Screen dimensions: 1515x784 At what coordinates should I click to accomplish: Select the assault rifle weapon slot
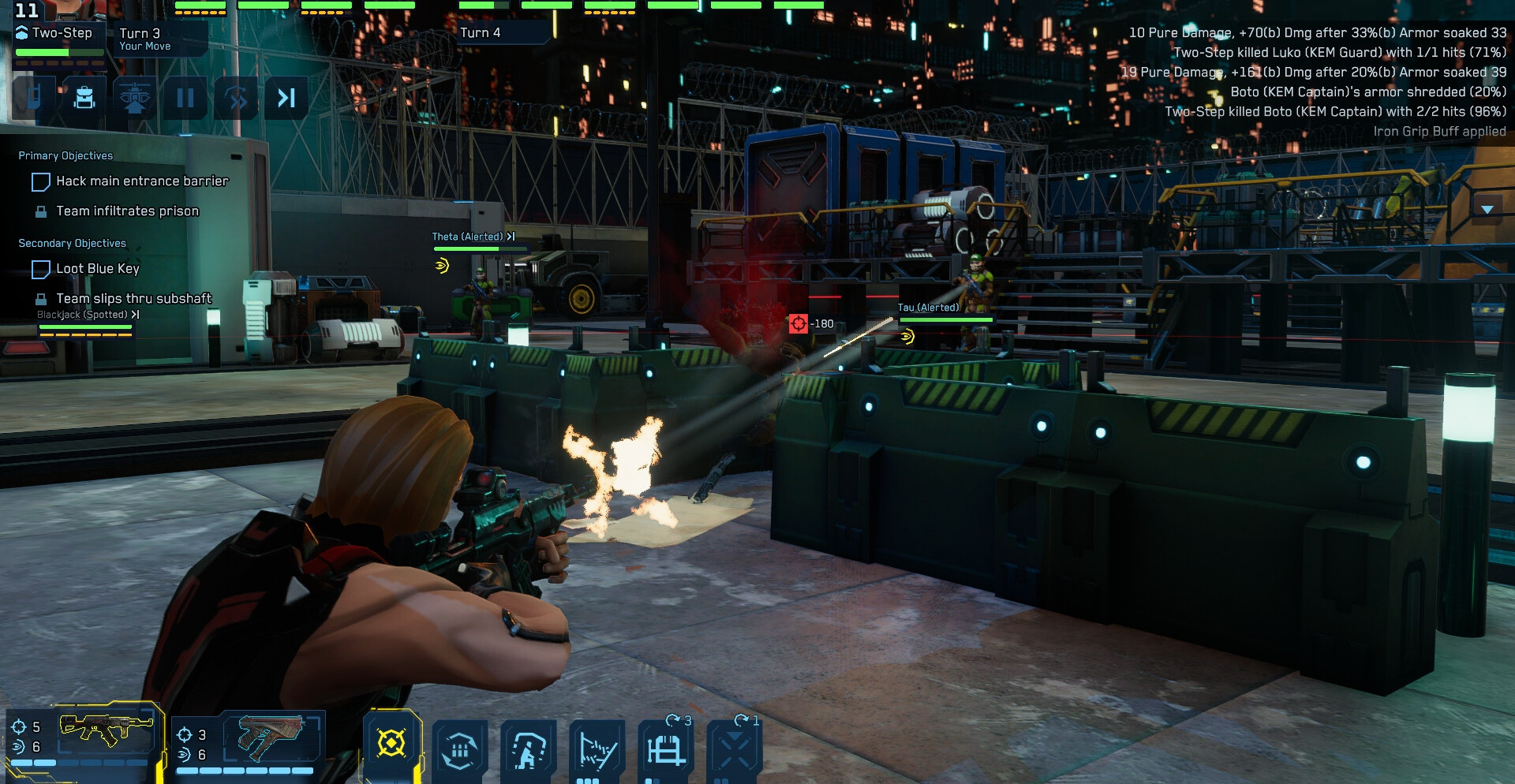click(83, 736)
